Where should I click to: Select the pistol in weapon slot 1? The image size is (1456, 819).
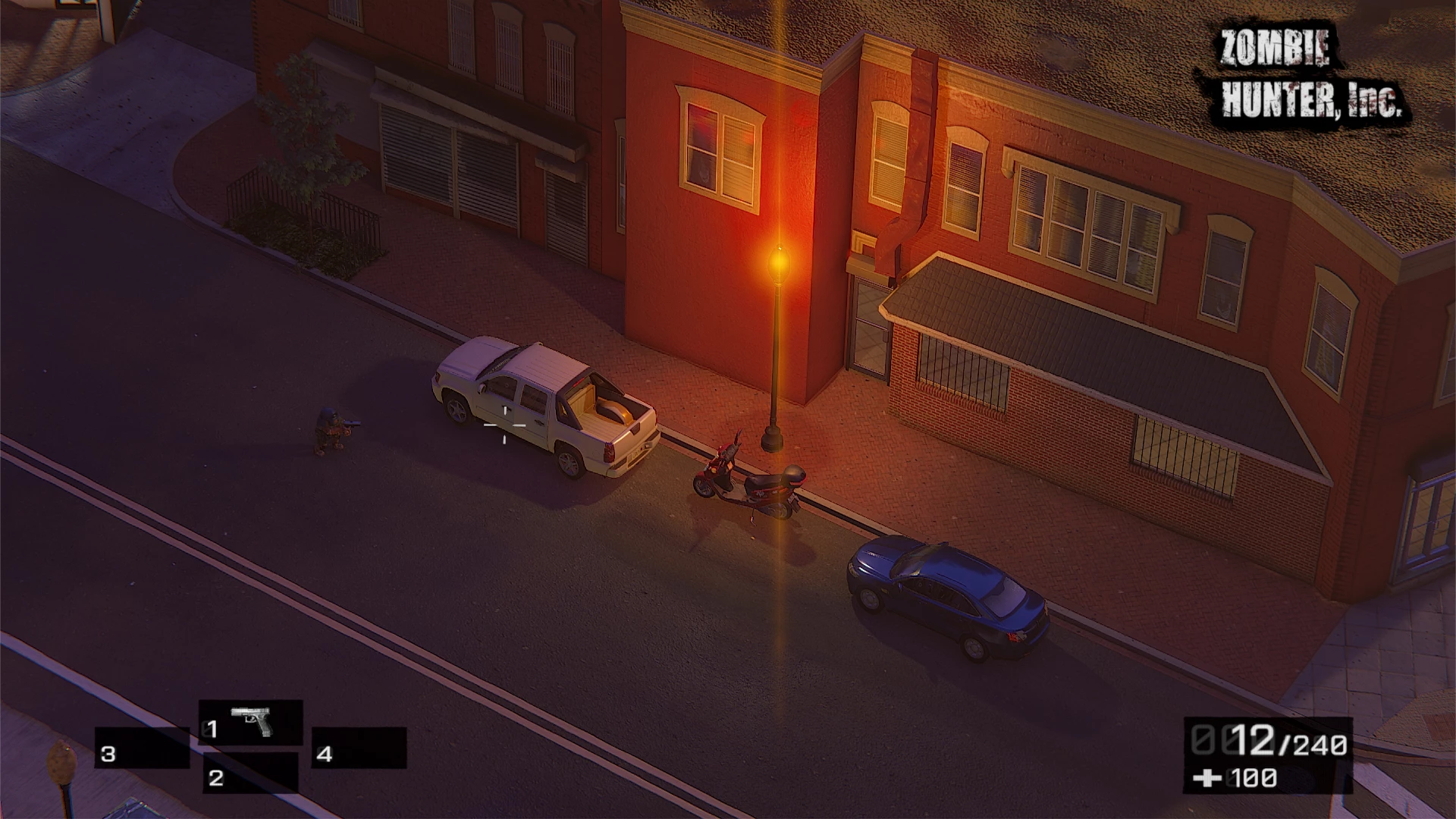click(251, 723)
